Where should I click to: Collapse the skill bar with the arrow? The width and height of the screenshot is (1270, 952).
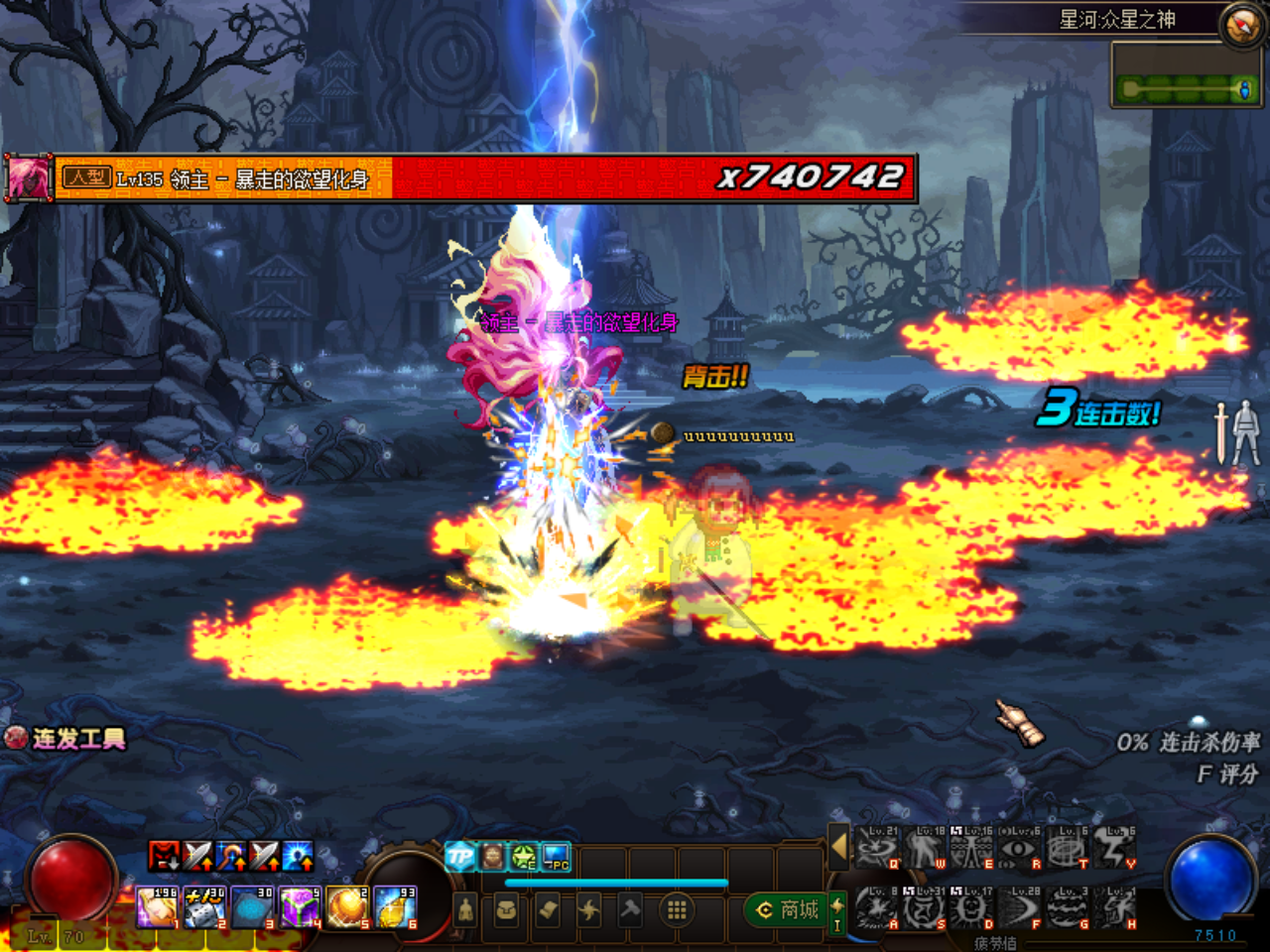(x=839, y=848)
